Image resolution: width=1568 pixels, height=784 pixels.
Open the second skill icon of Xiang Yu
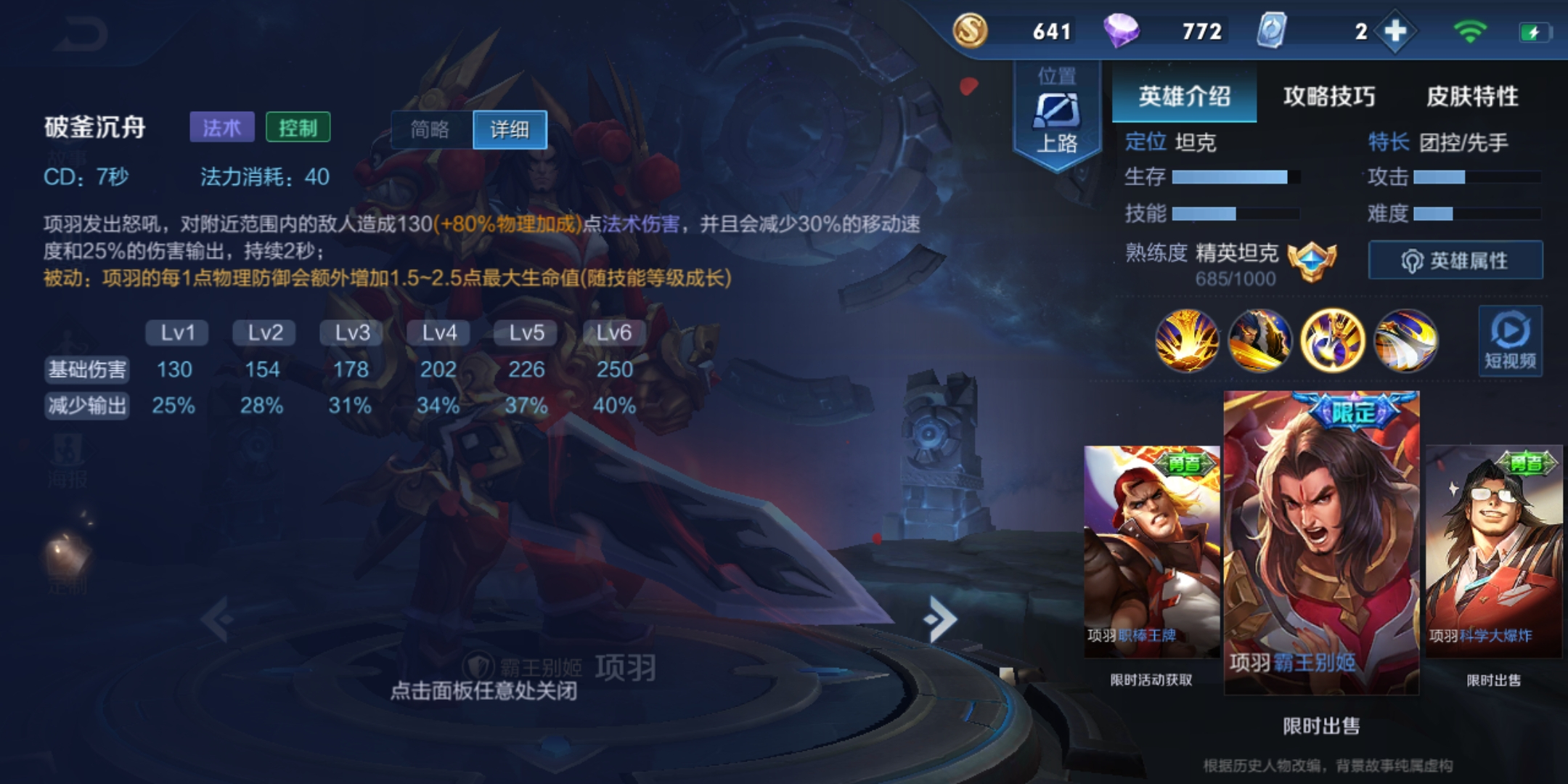(1262, 341)
